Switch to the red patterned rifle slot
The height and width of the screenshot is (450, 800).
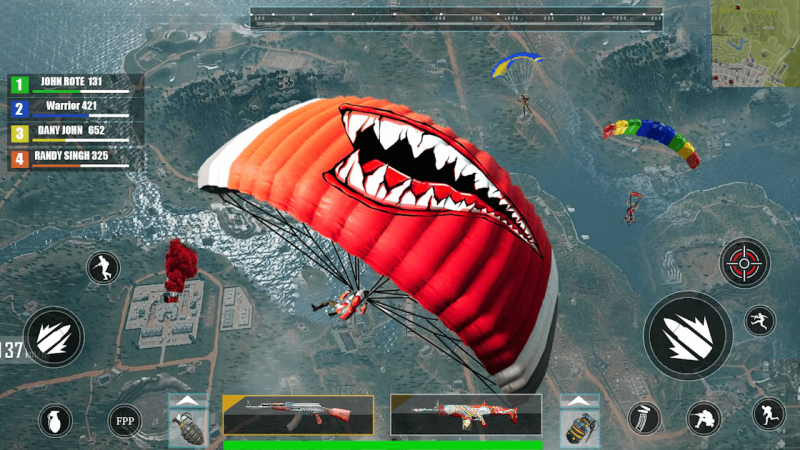(x=466, y=414)
